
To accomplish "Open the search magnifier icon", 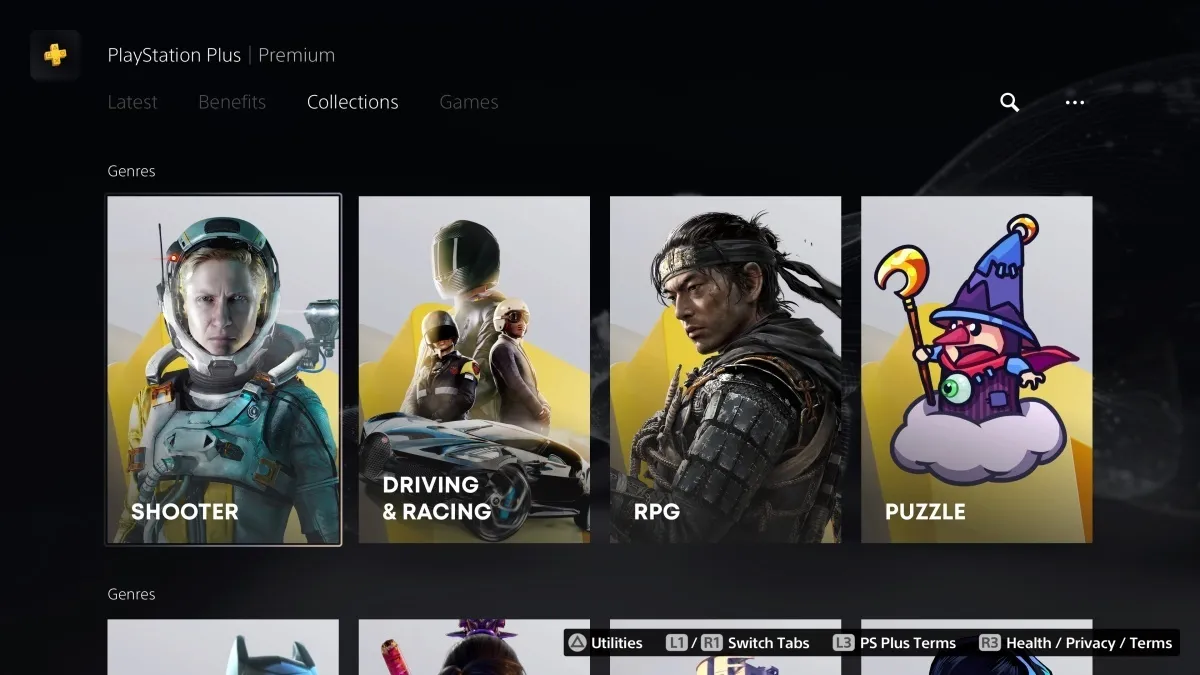I will point(1009,102).
